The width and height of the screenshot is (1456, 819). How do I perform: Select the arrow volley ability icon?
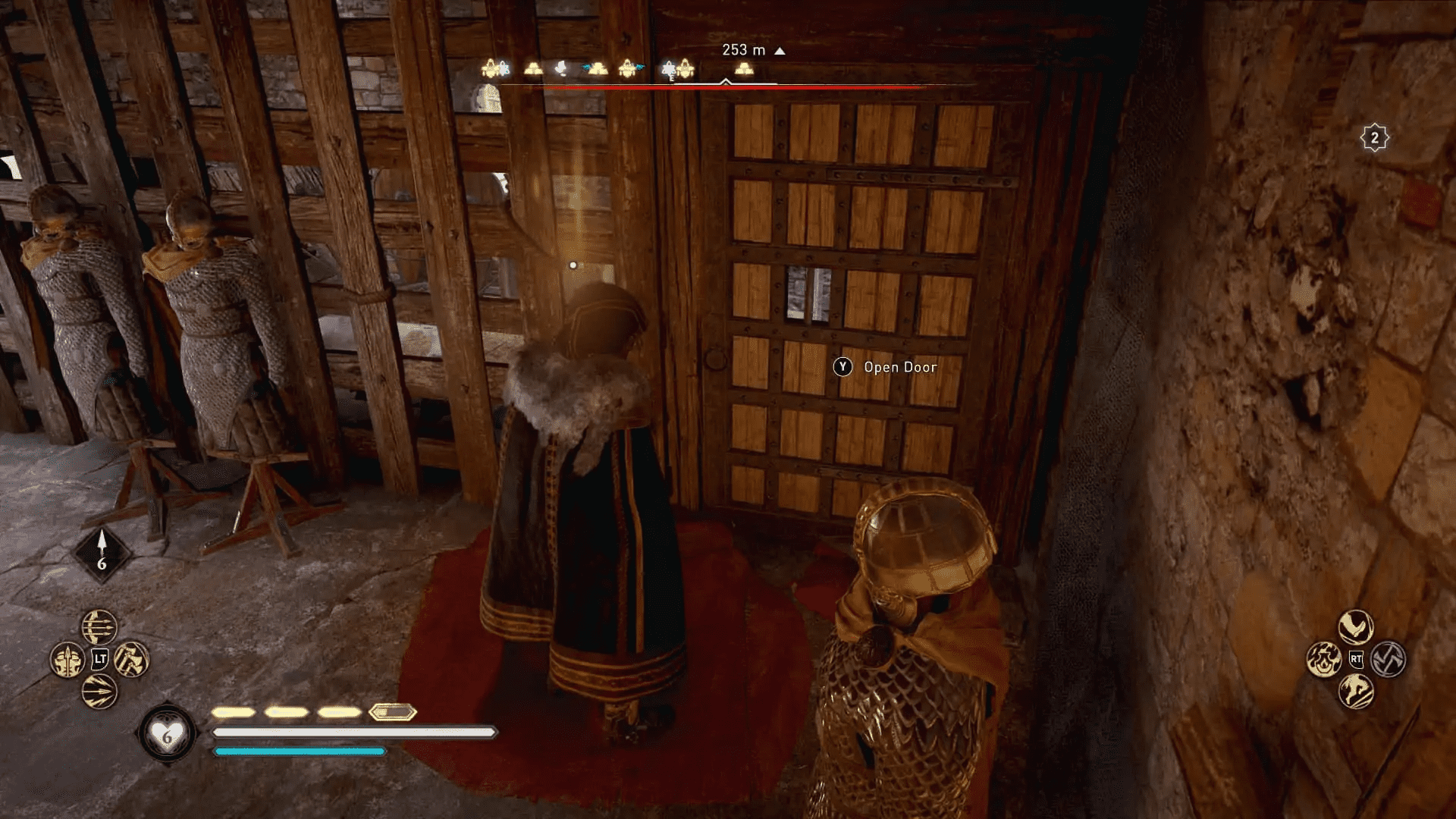coord(98,627)
